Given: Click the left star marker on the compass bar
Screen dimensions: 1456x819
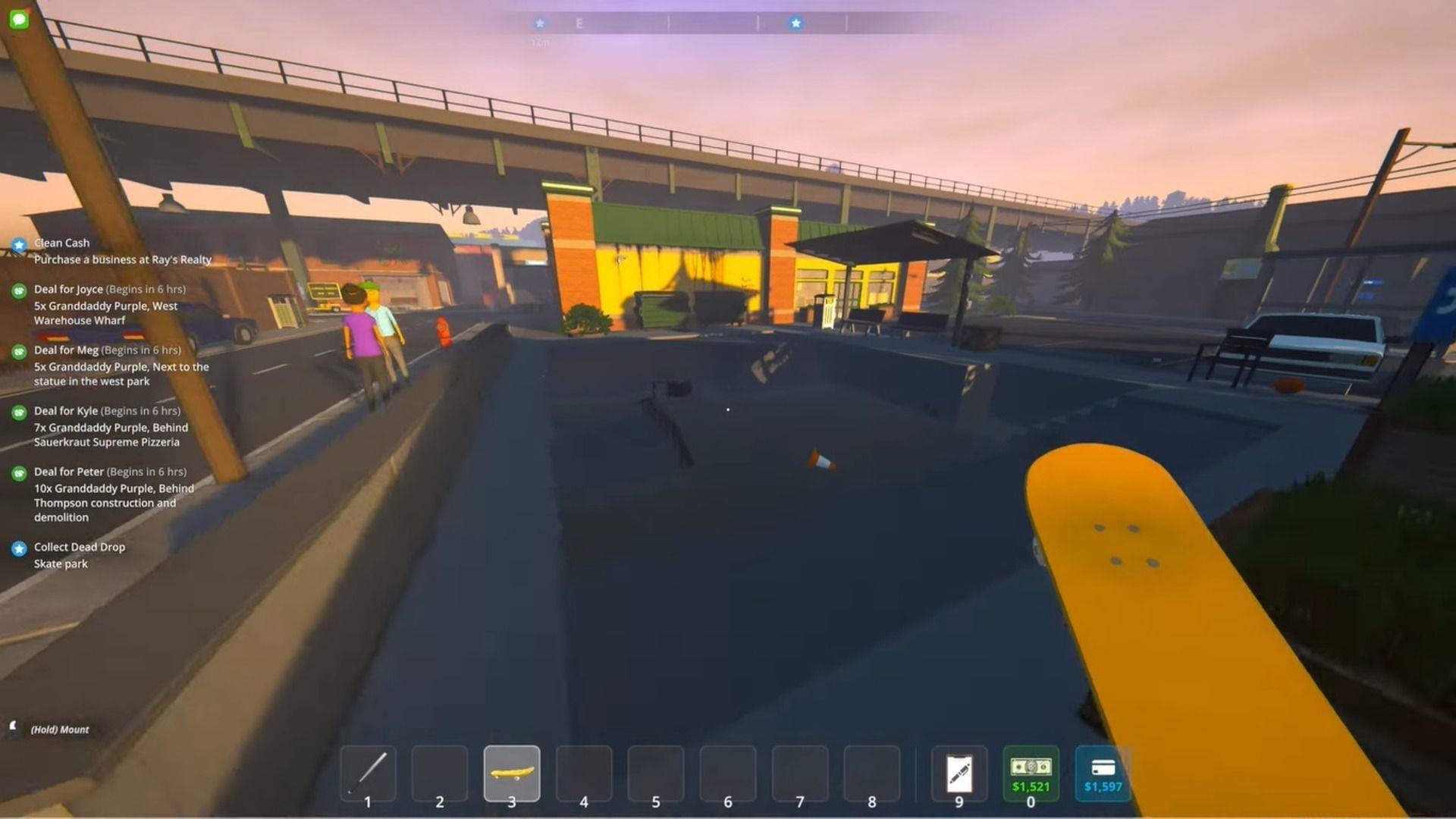Looking at the screenshot, I should point(540,23).
